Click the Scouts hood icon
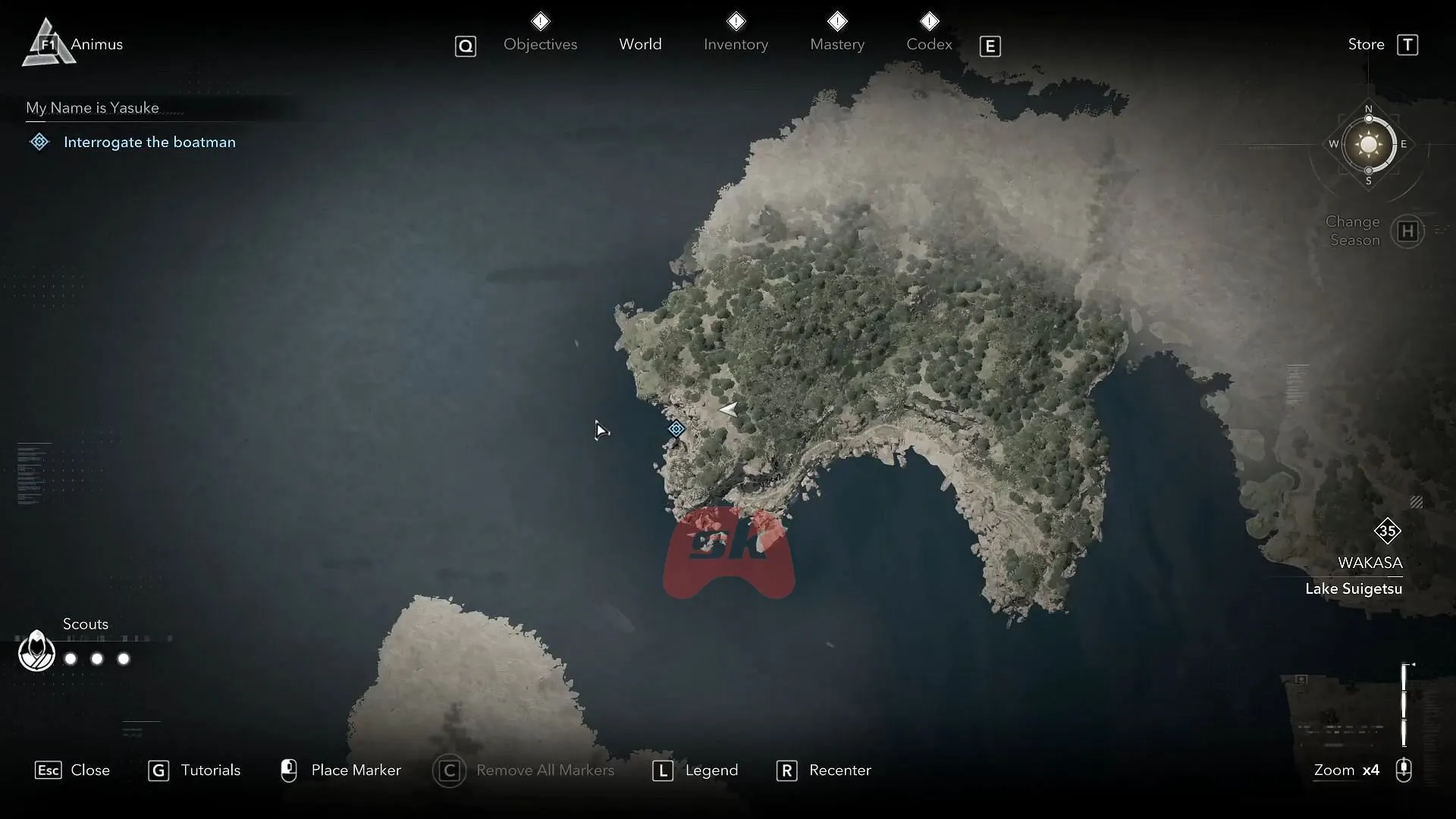The width and height of the screenshot is (1456, 819). 36,651
